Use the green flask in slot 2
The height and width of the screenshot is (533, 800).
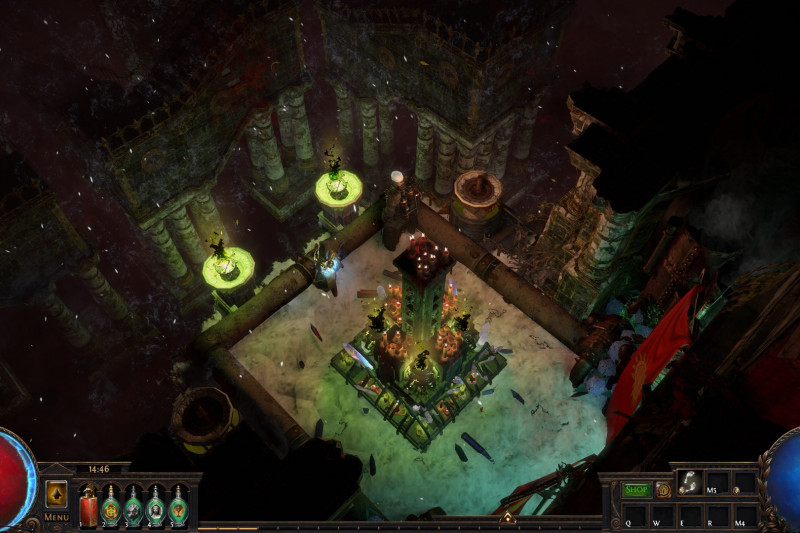point(111,506)
